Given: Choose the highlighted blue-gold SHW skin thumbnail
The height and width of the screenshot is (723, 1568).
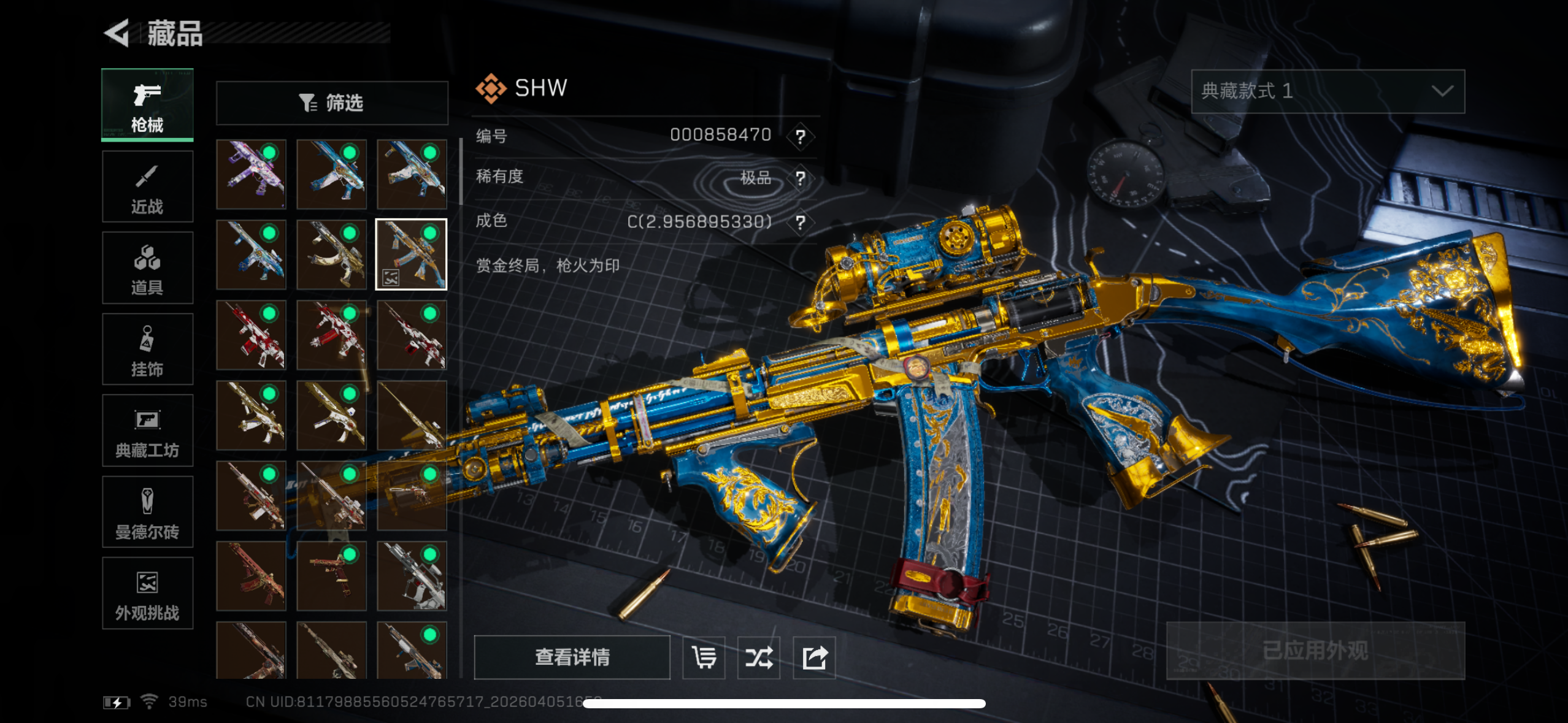Looking at the screenshot, I should click(411, 254).
